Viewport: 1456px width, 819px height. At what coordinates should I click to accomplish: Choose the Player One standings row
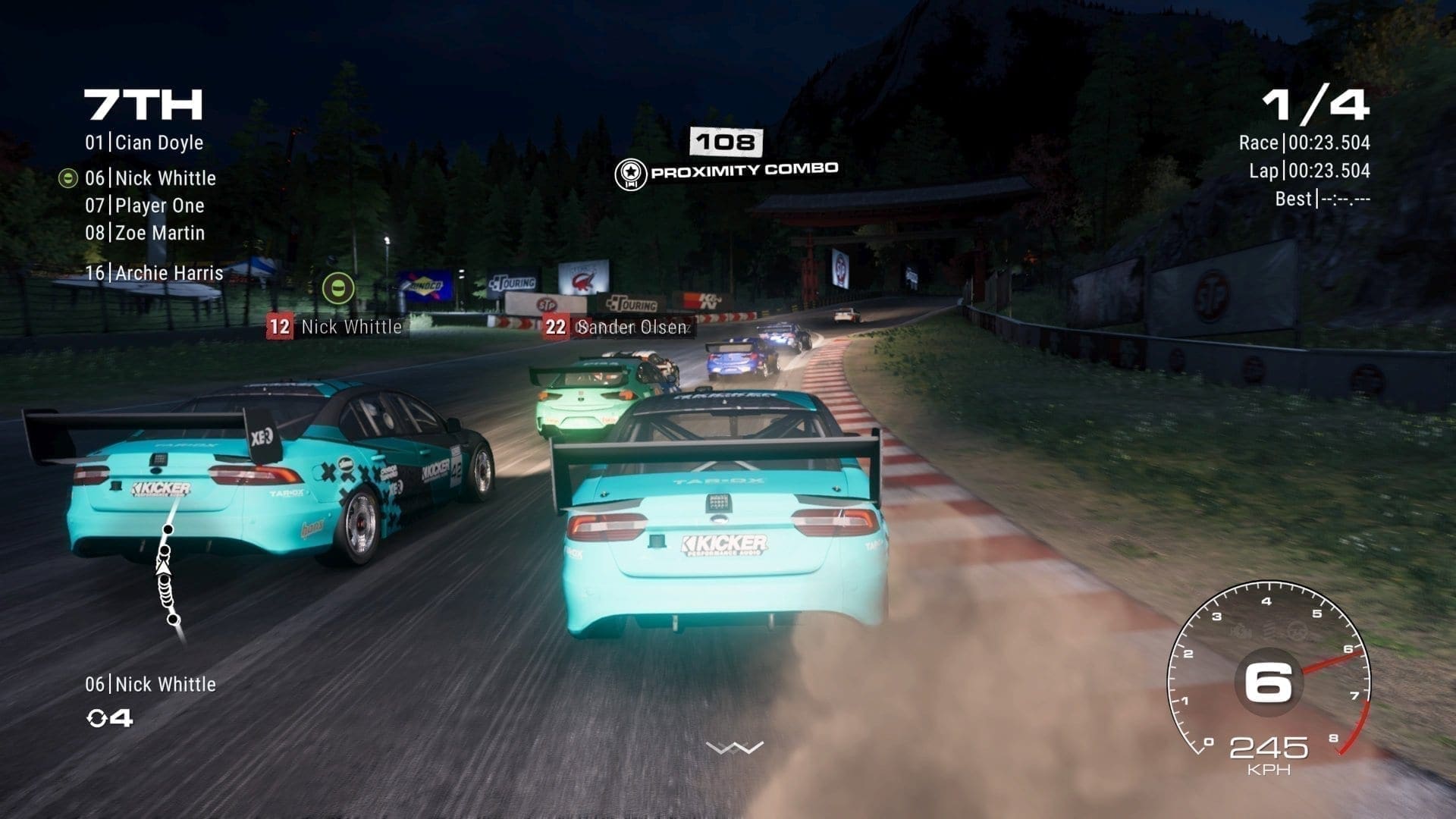(x=144, y=206)
